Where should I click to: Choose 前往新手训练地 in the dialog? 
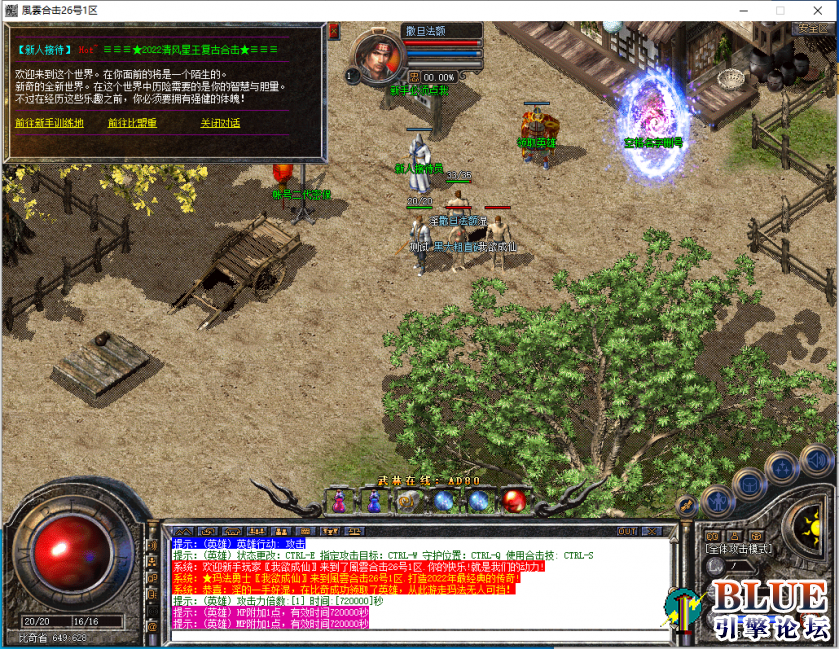coord(49,123)
